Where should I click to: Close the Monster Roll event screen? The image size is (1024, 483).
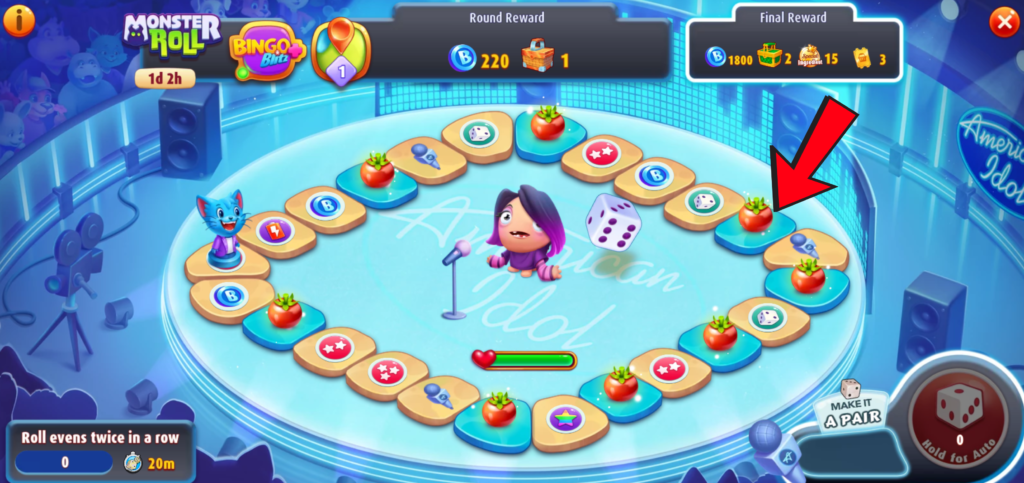click(1003, 22)
